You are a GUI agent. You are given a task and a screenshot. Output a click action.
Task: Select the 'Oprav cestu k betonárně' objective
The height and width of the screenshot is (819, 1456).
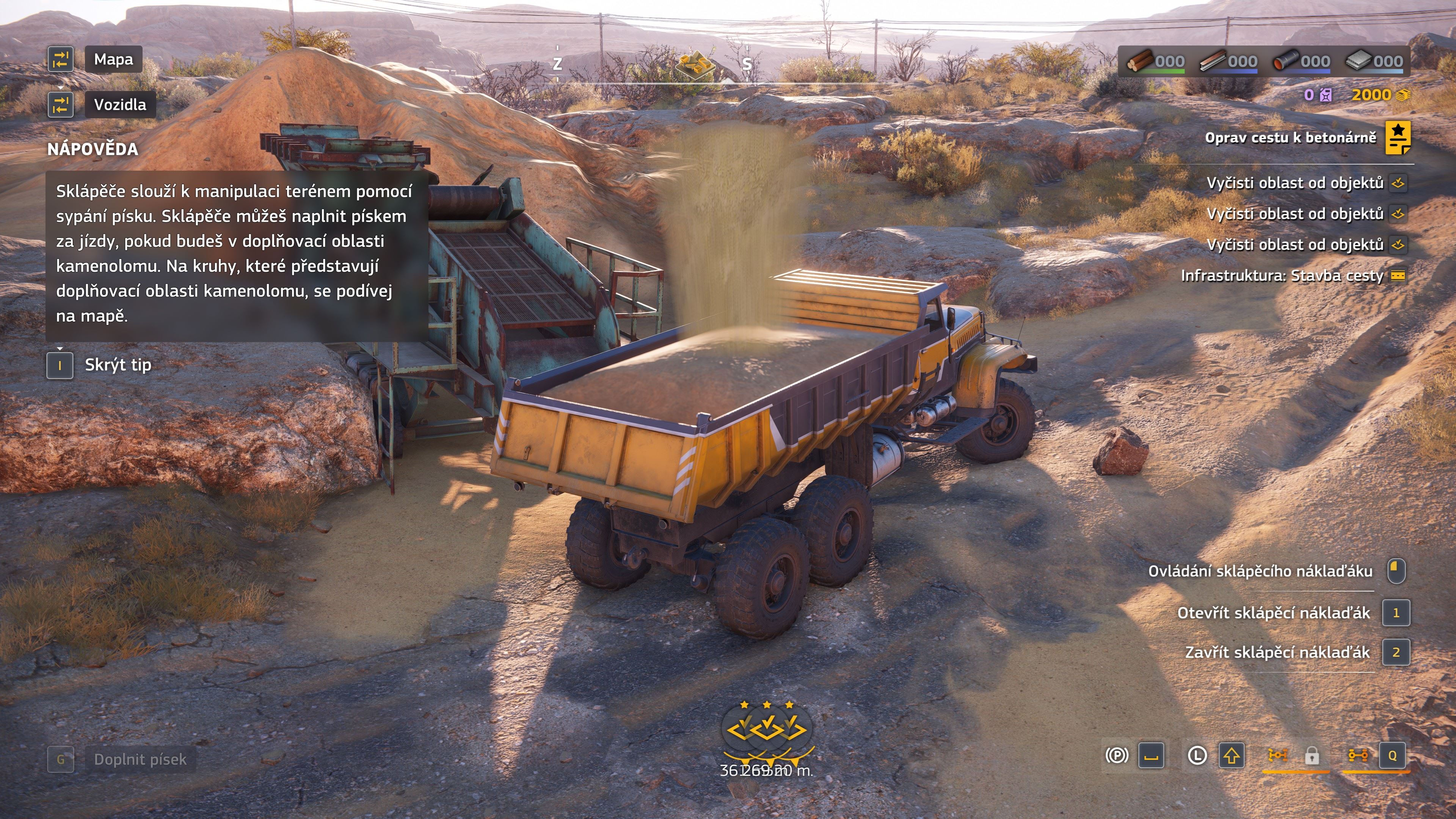tap(1290, 138)
